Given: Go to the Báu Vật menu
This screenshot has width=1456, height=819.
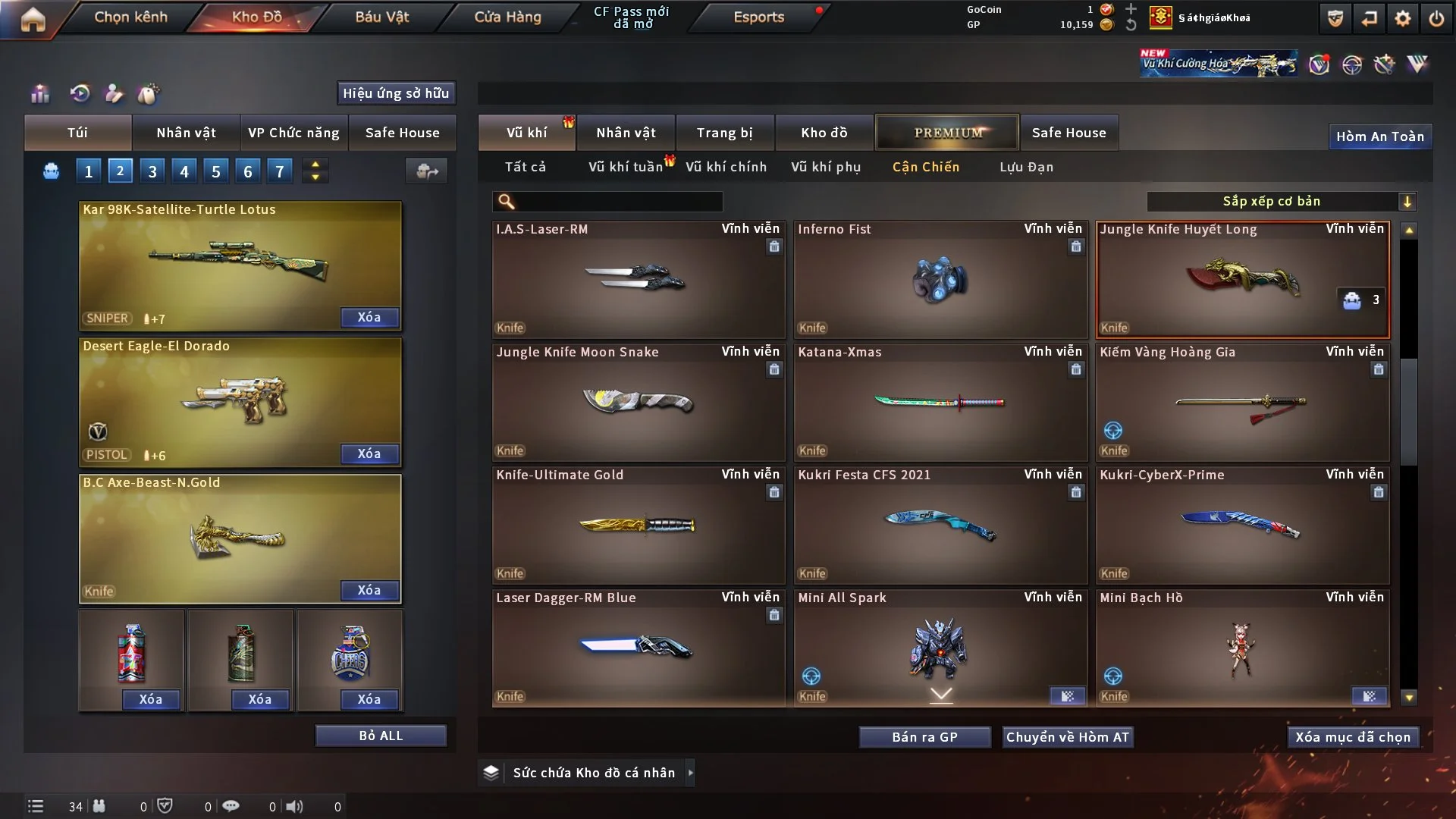Looking at the screenshot, I should click(x=381, y=17).
